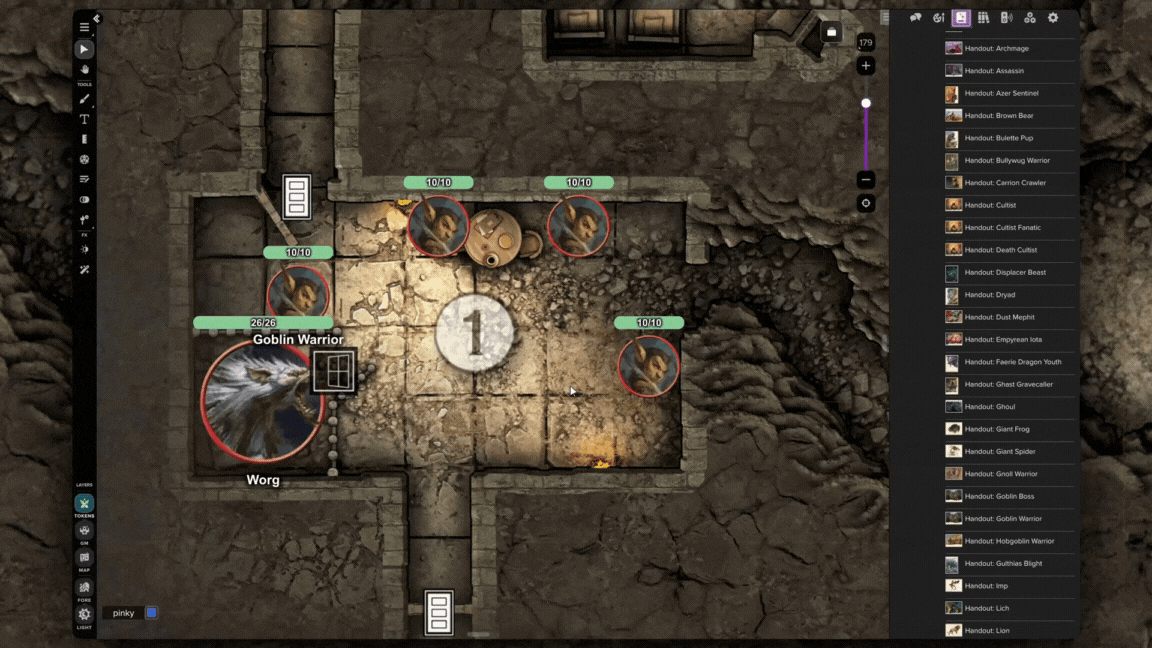Image resolution: width=1152 pixels, height=648 pixels.
Task: Open the settings gear tab
Action: [x=1053, y=18]
